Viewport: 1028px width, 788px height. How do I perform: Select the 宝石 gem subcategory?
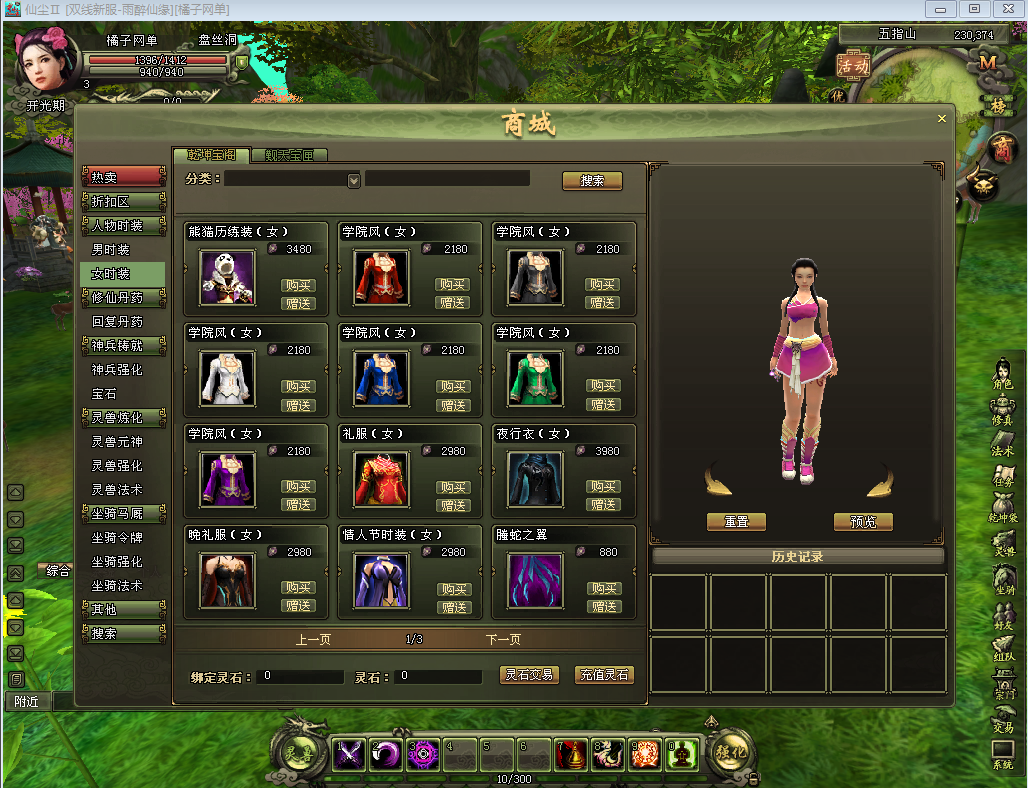[105, 394]
